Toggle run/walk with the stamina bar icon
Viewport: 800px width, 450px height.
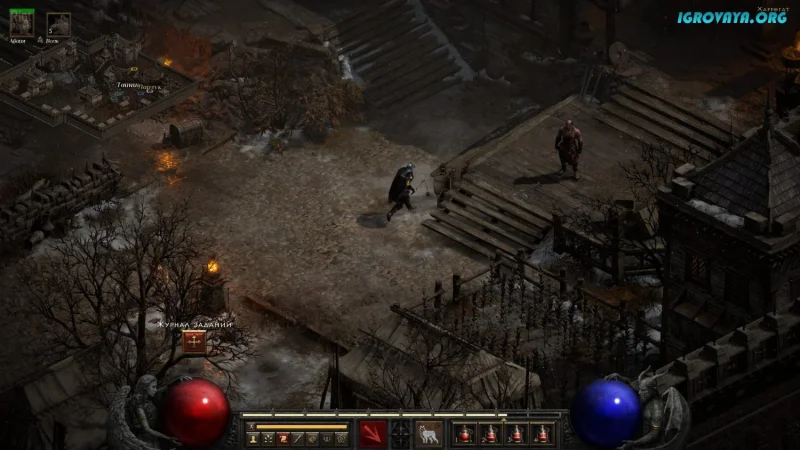click(x=252, y=426)
